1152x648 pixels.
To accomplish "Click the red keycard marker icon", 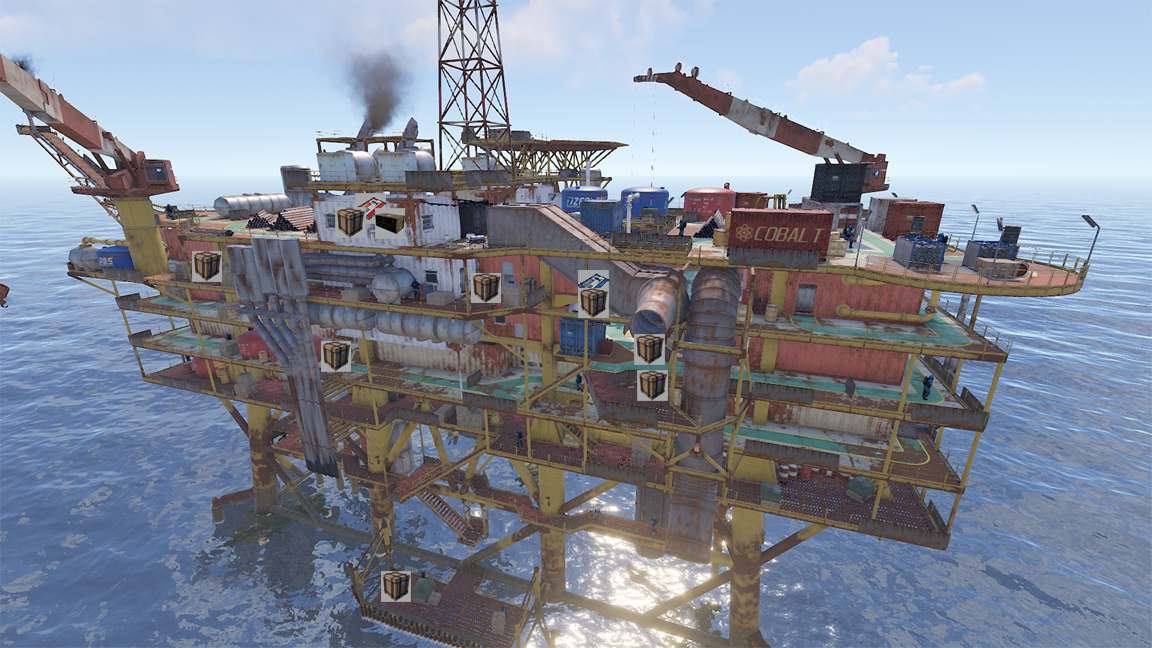I will pyautogui.click(x=372, y=208).
